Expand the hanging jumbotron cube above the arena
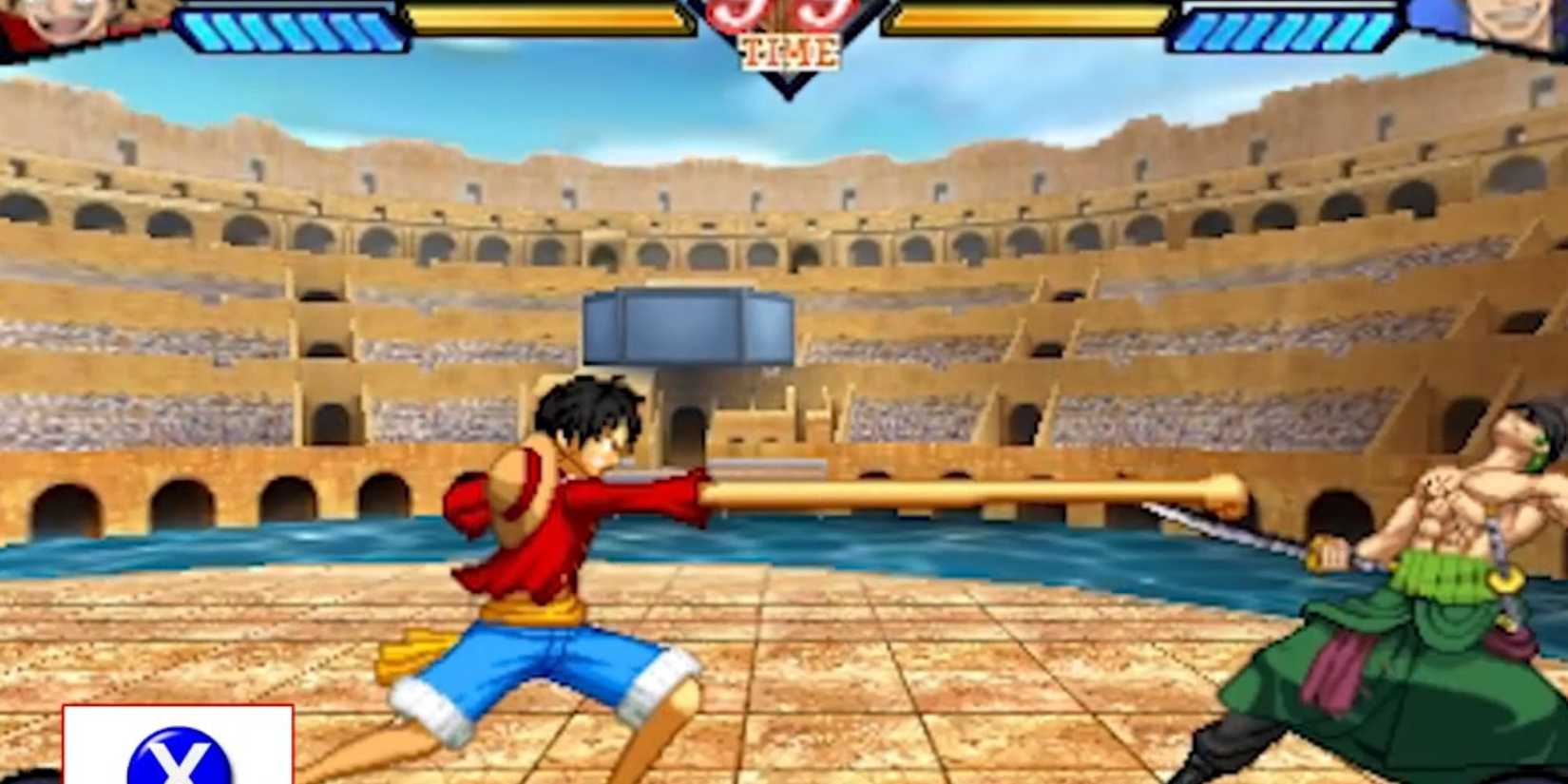1568x784 pixels. click(689, 328)
